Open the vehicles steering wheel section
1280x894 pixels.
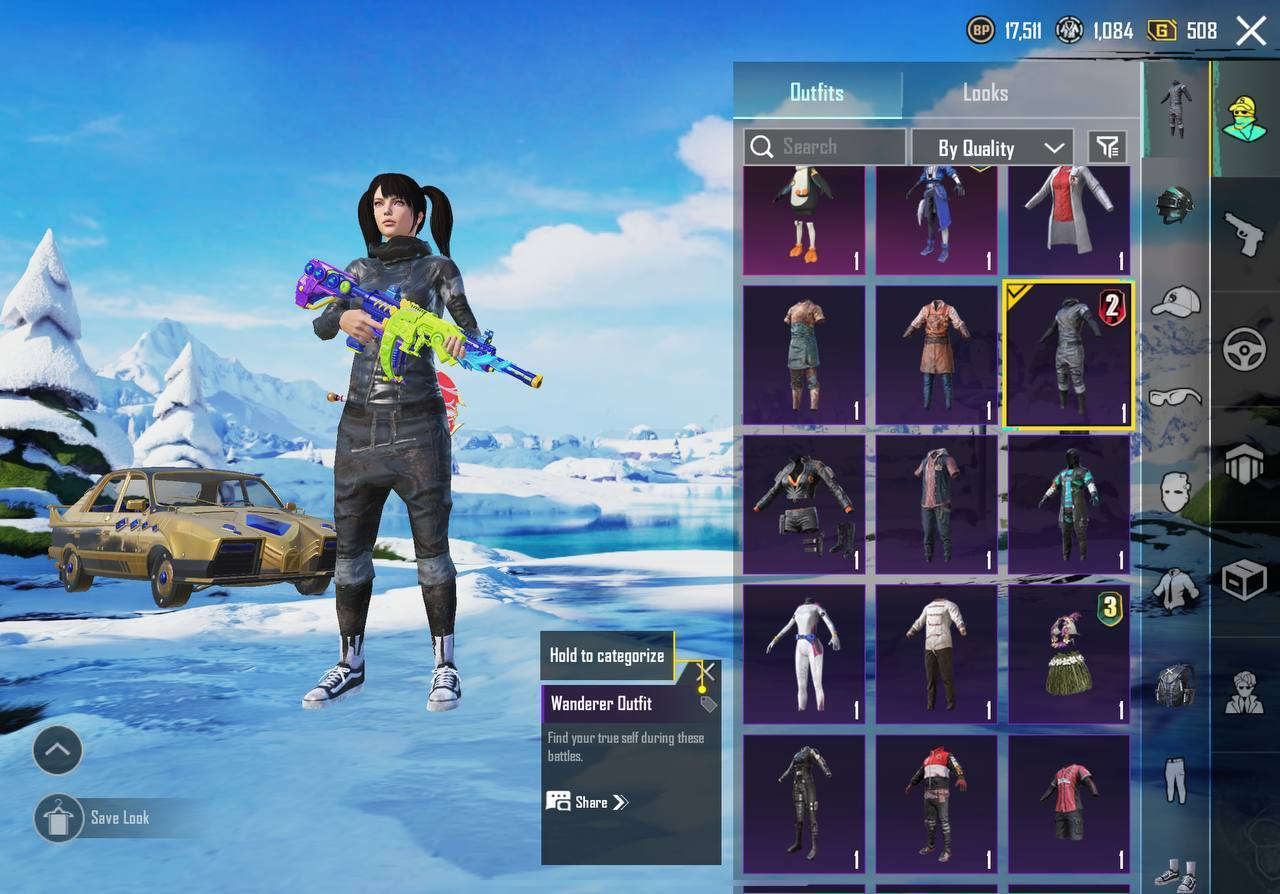[1245, 349]
